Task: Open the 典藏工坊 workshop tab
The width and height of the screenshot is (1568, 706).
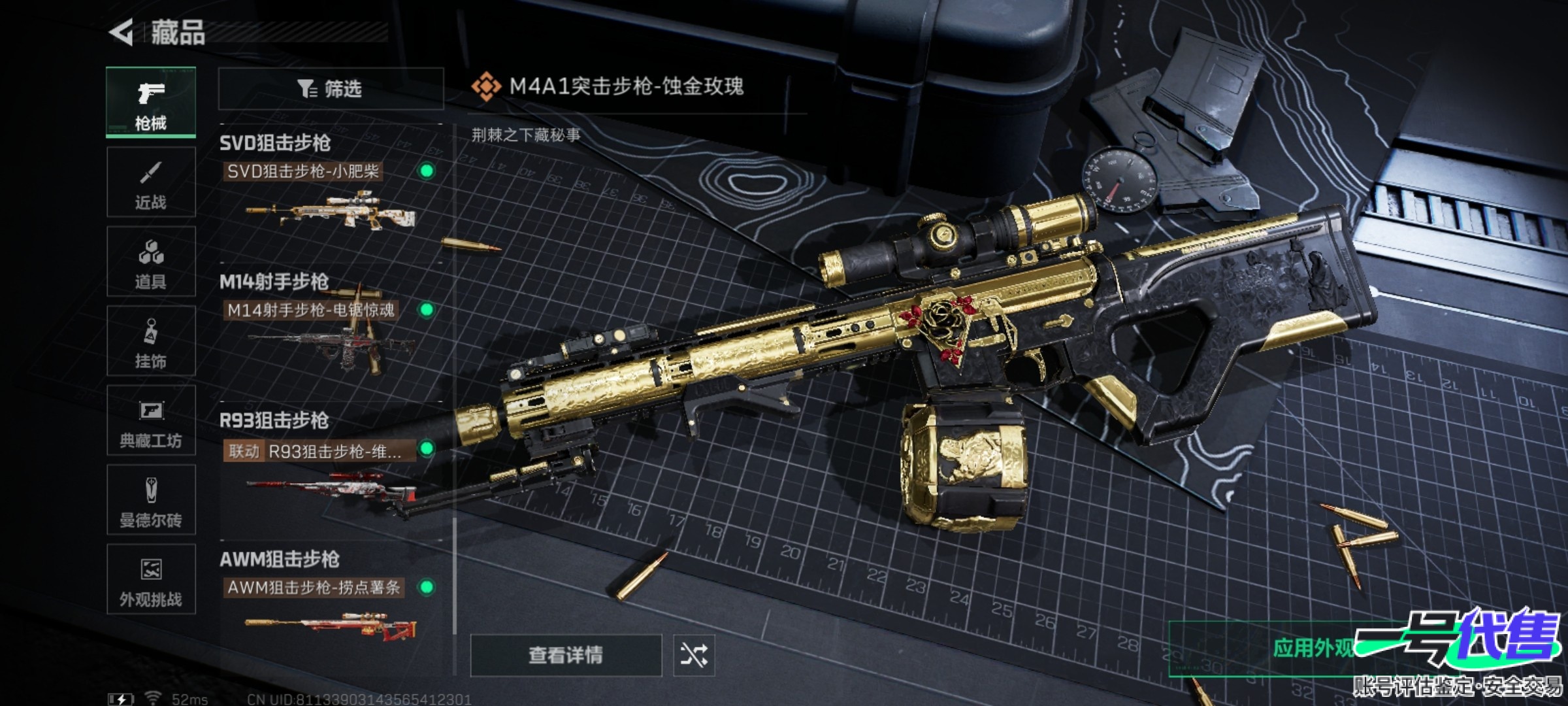Action: click(151, 420)
